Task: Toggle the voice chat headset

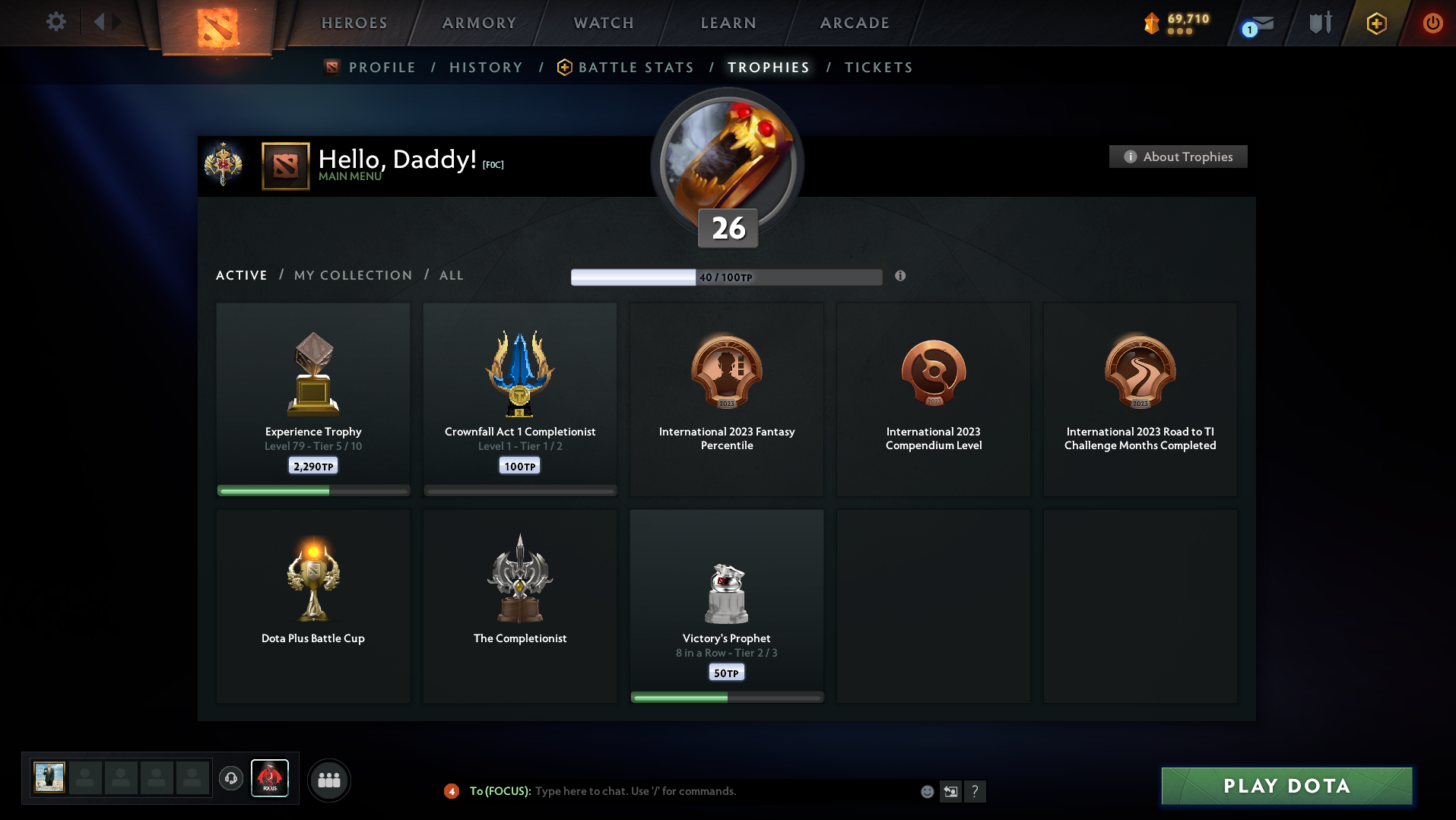Action: coord(230,779)
